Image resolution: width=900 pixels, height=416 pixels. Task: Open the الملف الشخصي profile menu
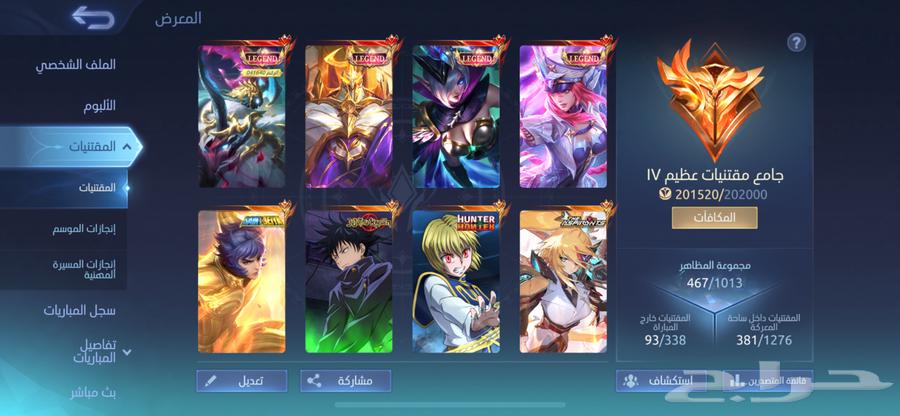click(76, 64)
